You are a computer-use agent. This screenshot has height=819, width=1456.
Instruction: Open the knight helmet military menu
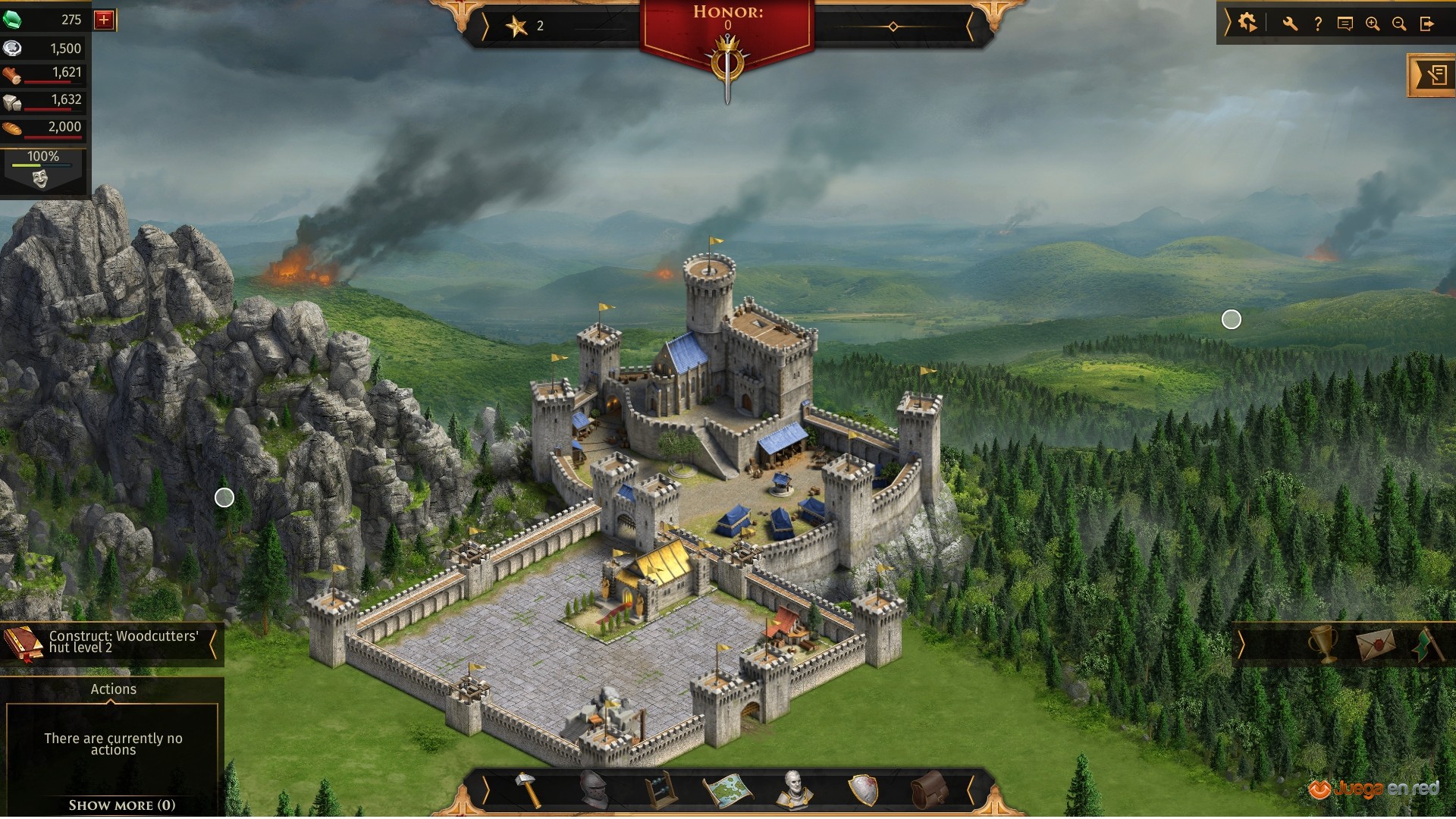tap(594, 790)
